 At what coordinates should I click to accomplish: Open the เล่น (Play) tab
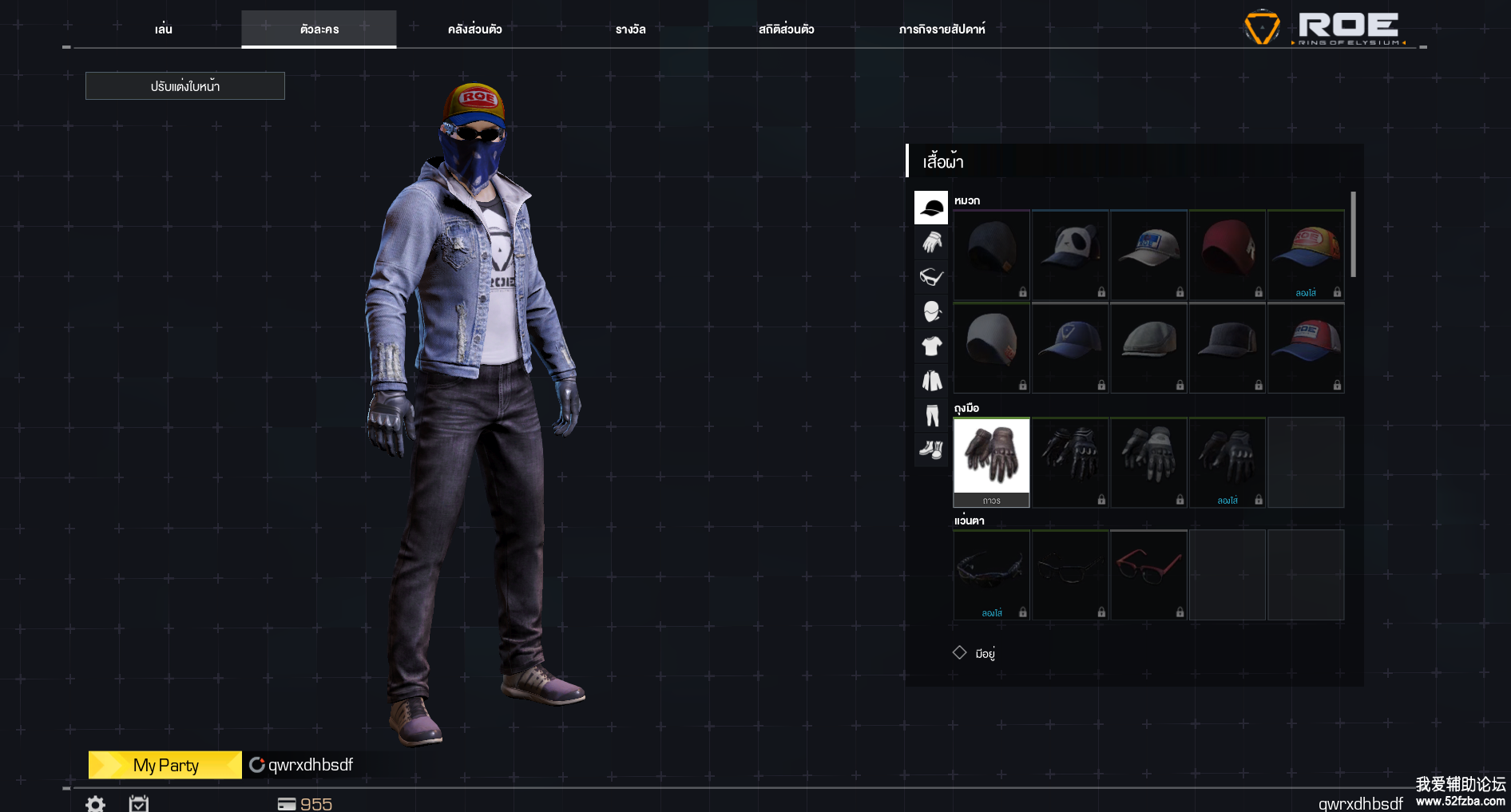(x=164, y=30)
